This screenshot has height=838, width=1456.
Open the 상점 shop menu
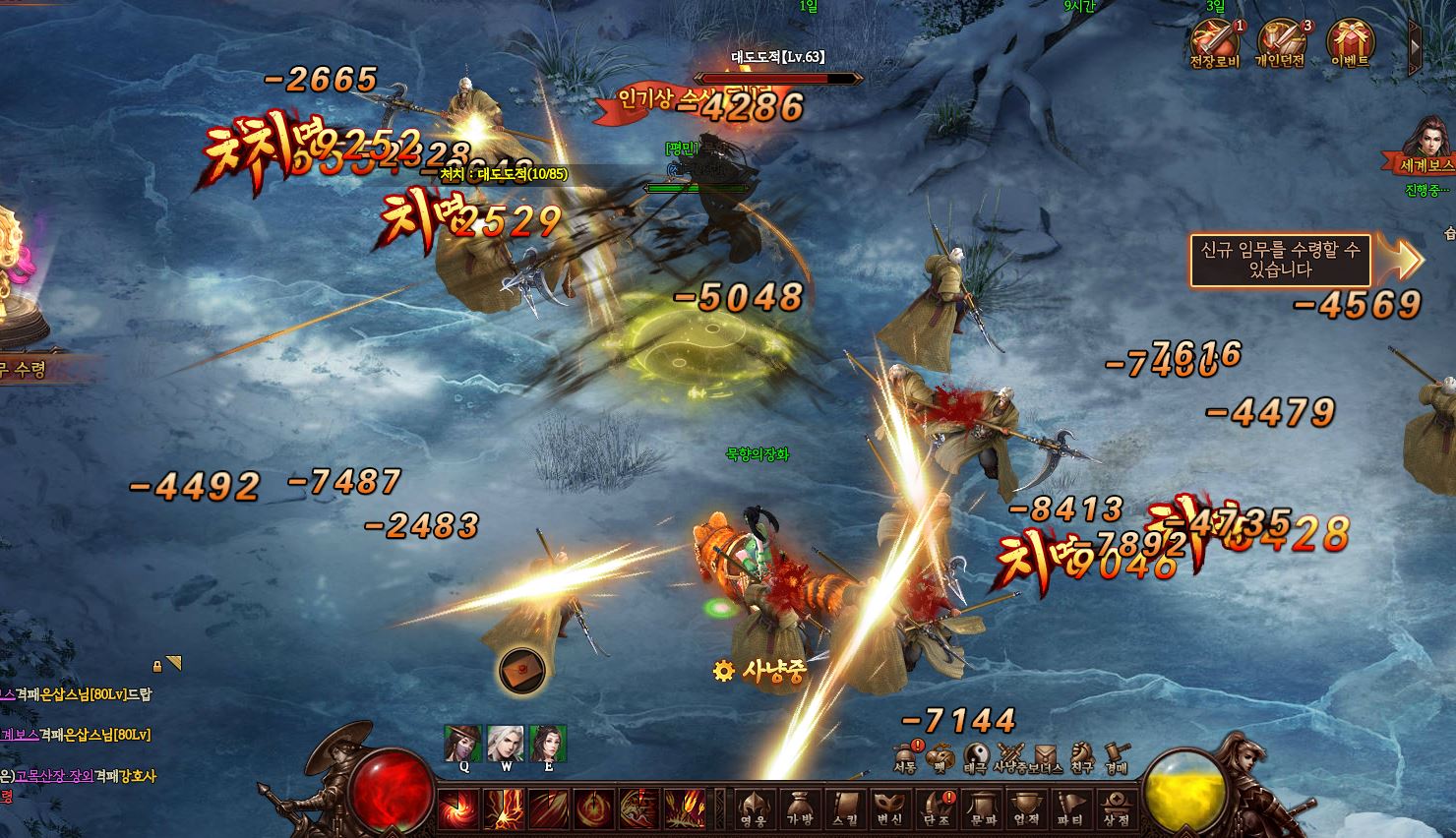pos(1116,808)
